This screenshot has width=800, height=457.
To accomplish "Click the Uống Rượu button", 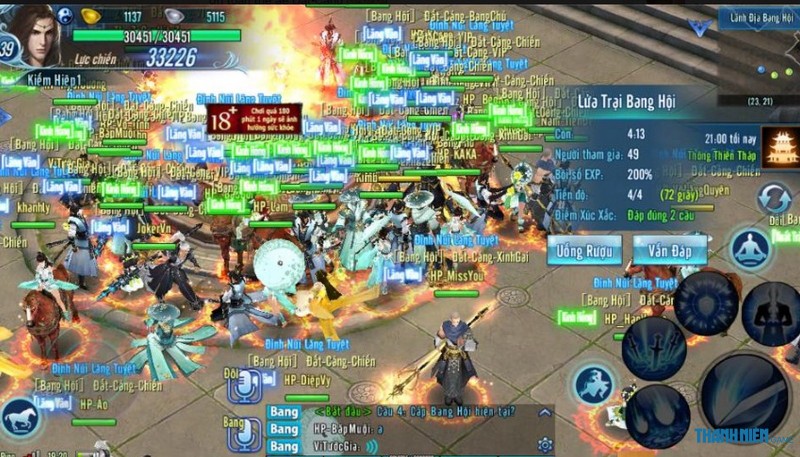I will (584, 249).
